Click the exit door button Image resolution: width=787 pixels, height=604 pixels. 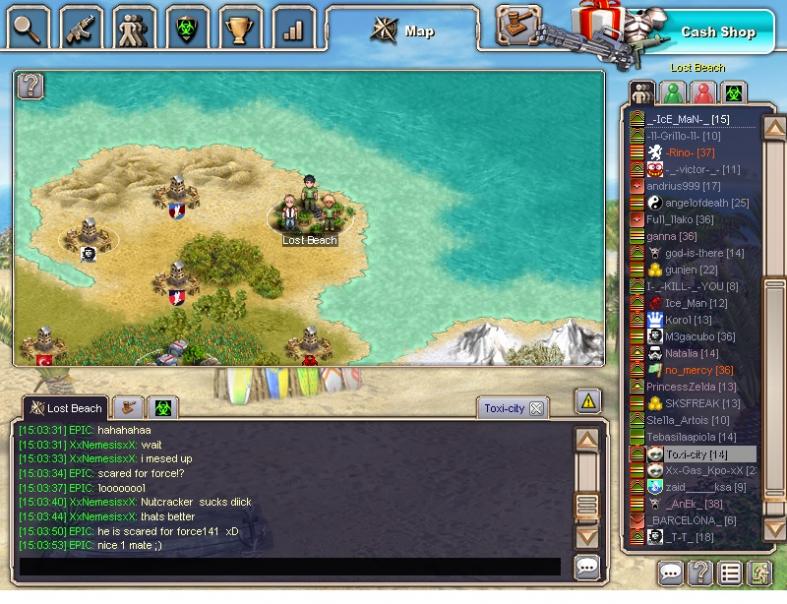tap(759, 573)
